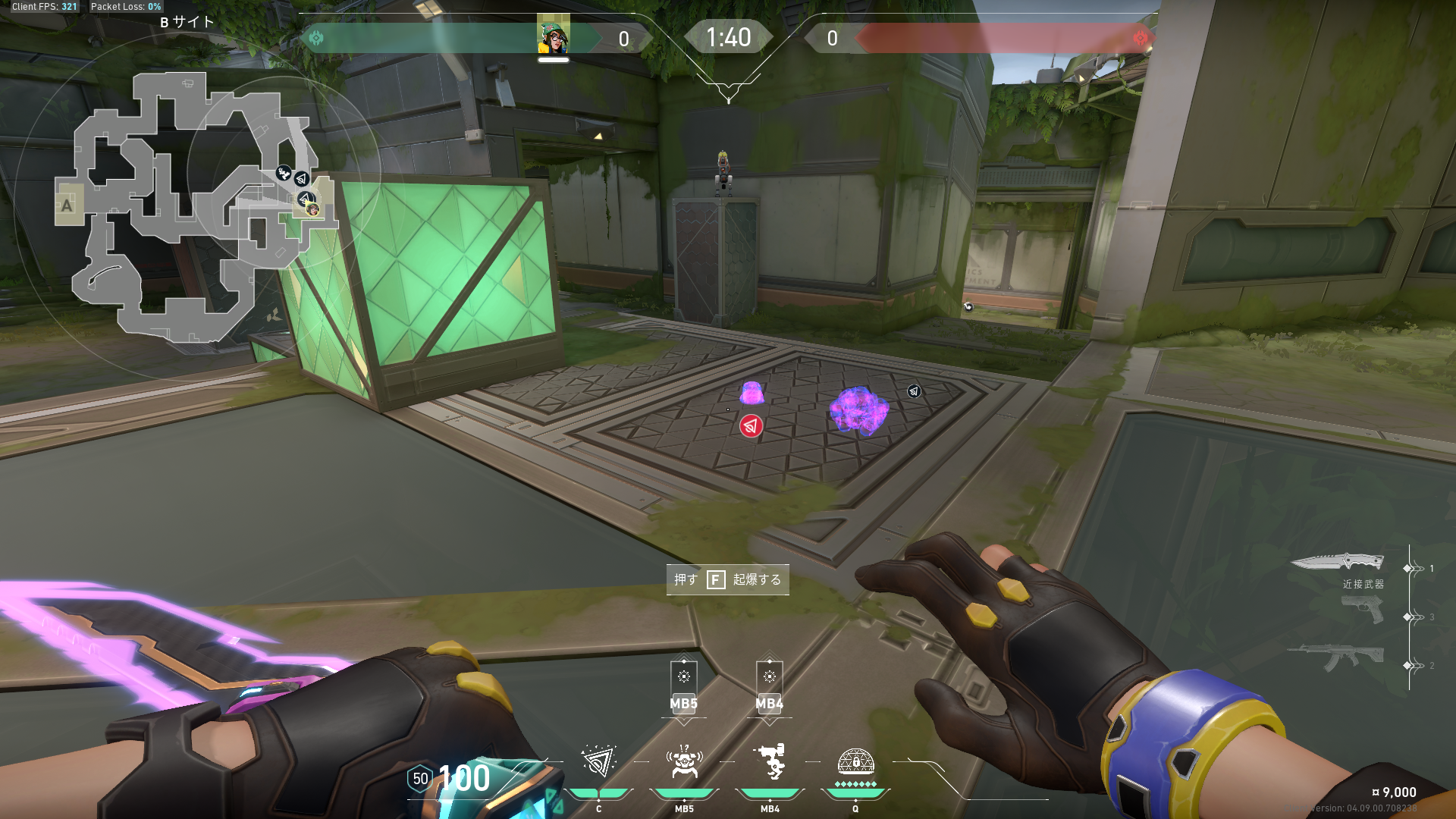Switch to the pistol sidearm slot
Screen dimensions: 1456x819
pyautogui.click(x=1362, y=610)
